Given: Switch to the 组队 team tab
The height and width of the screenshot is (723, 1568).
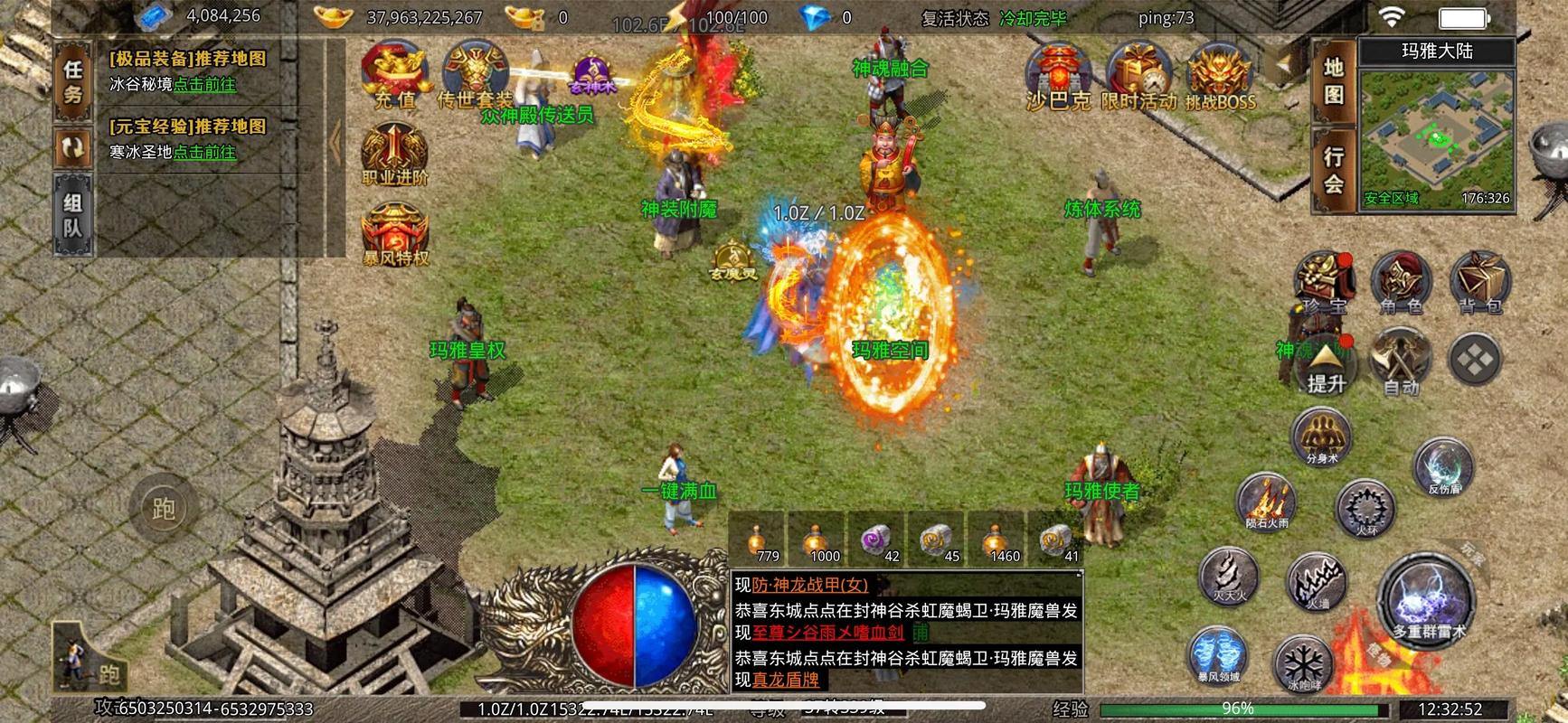Looking at the screenshot, I should click(73, 215).
